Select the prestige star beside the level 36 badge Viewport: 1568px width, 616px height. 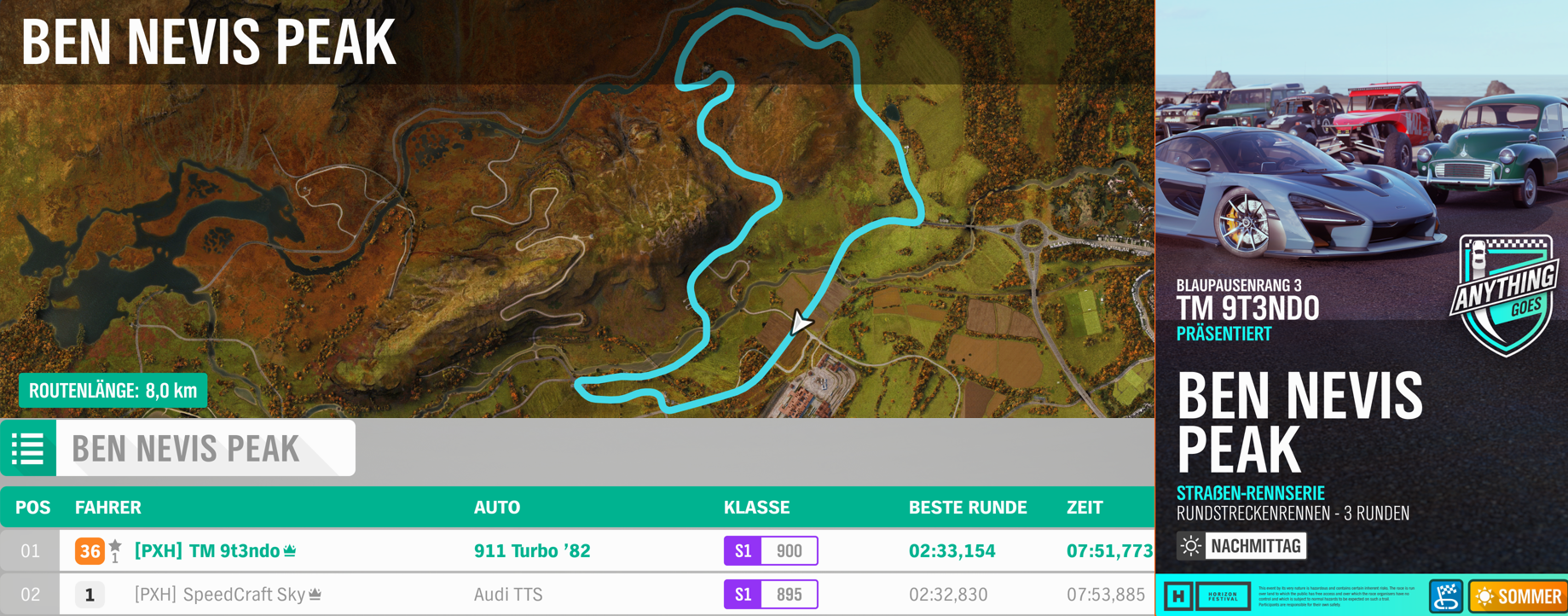point(116,547)
